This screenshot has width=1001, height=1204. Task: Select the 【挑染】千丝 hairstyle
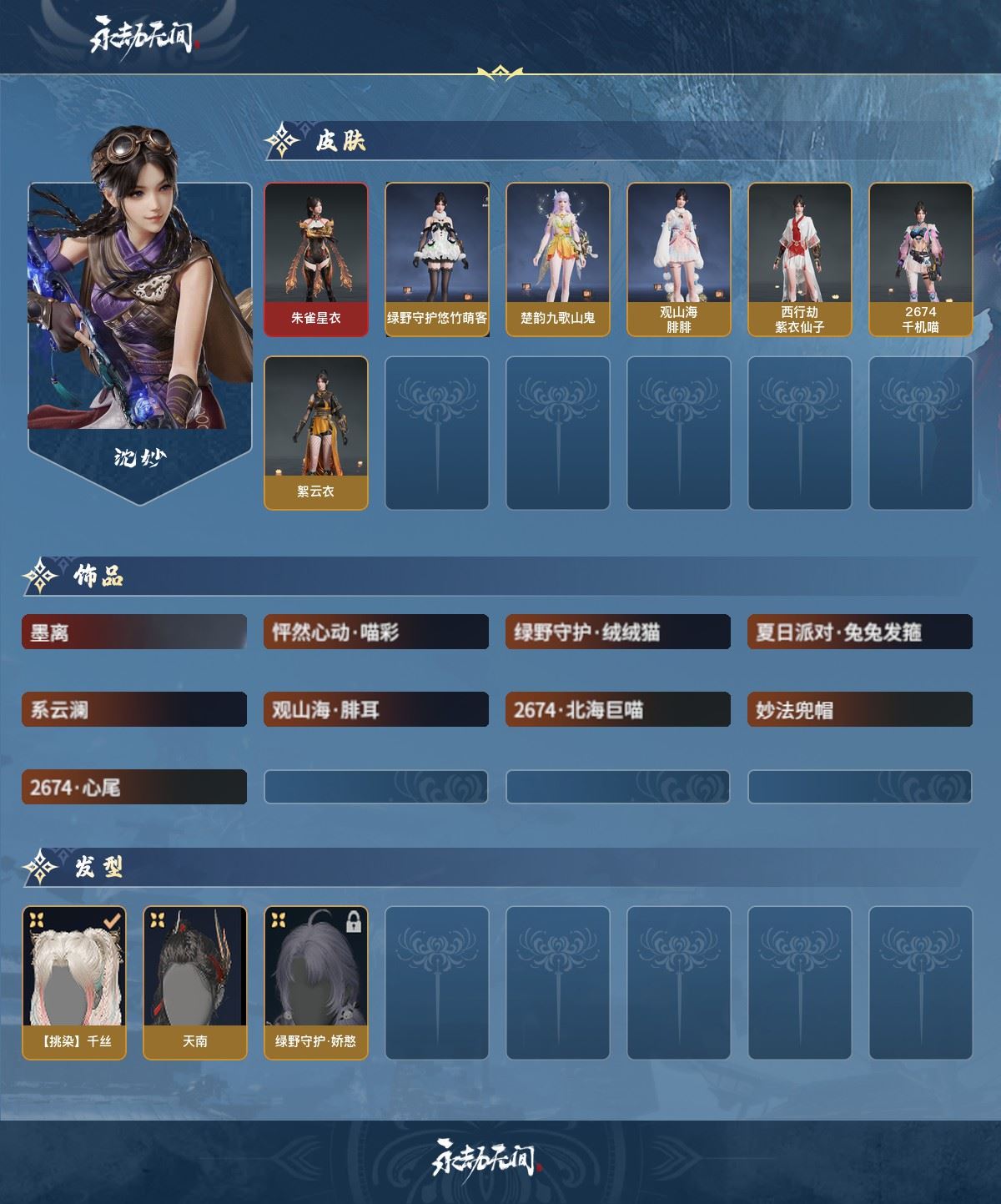point(74,983)
